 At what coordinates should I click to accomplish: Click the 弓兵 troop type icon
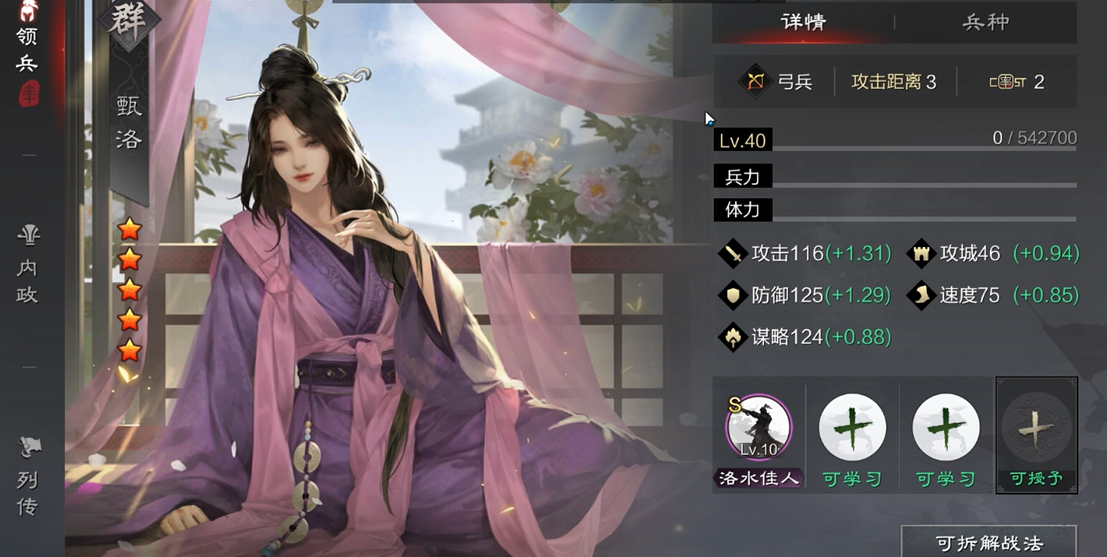752,82
